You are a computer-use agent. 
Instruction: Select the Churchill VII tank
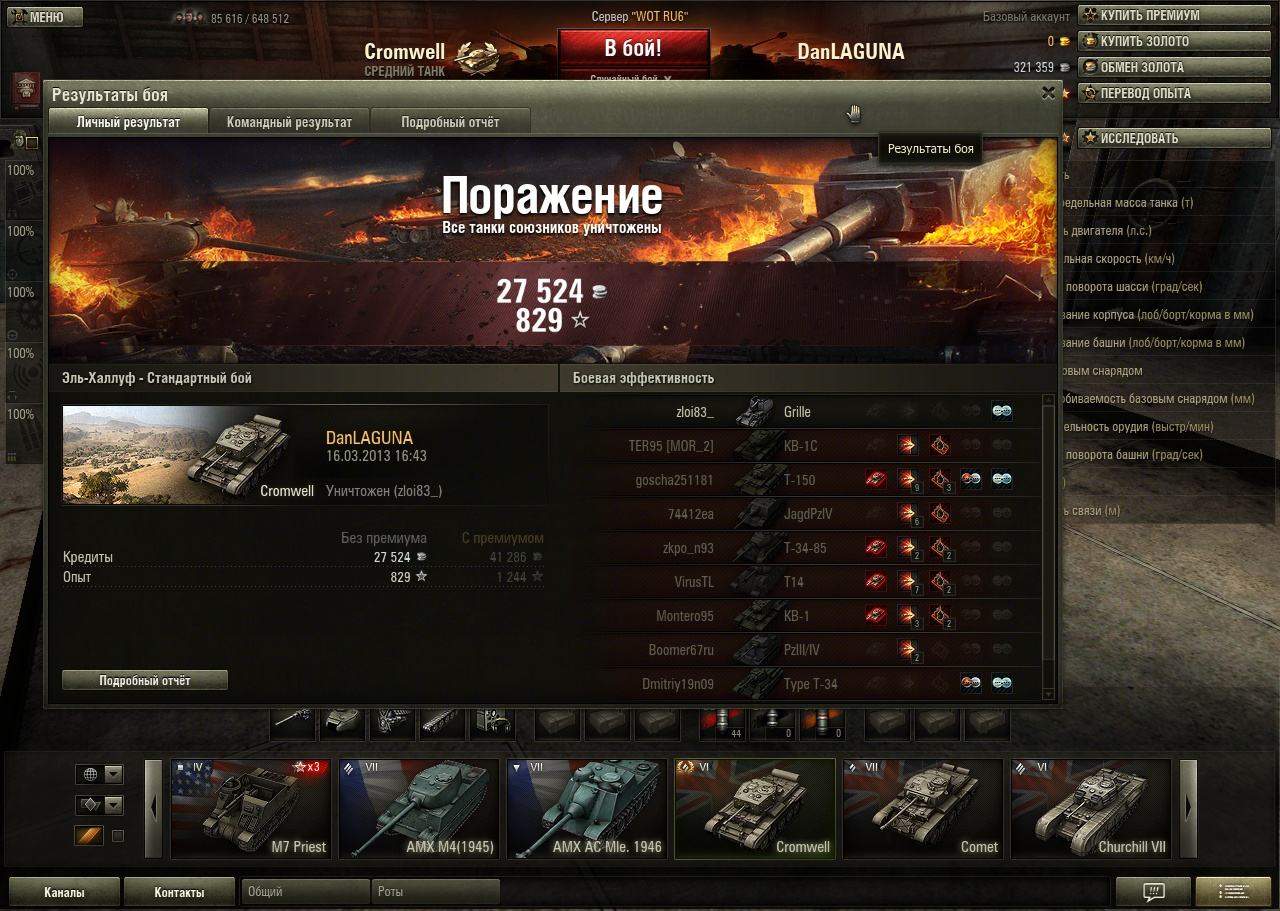click(x=1090, y=808)
